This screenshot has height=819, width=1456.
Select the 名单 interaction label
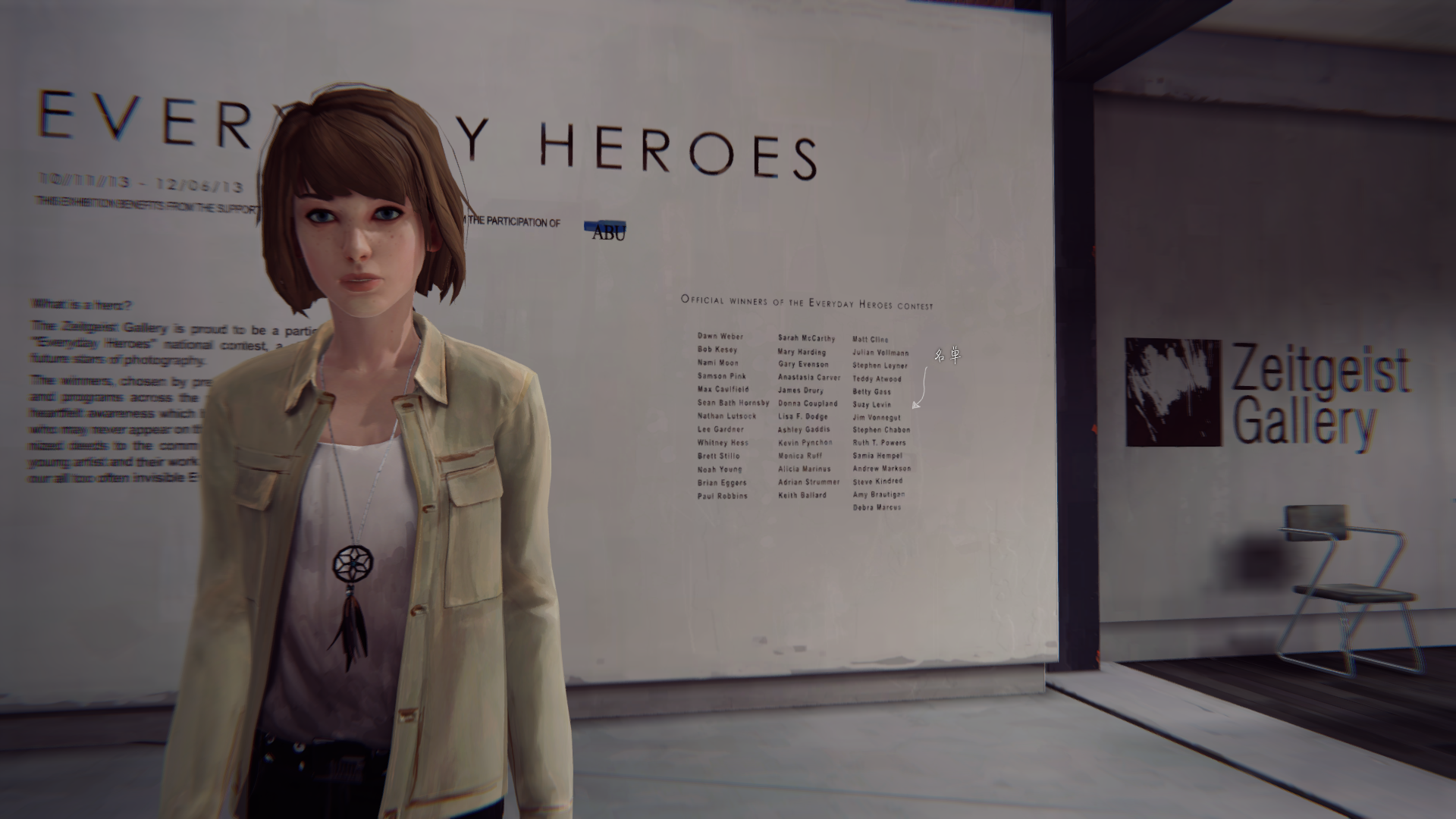pyautogui.click(x=947, y=355)
